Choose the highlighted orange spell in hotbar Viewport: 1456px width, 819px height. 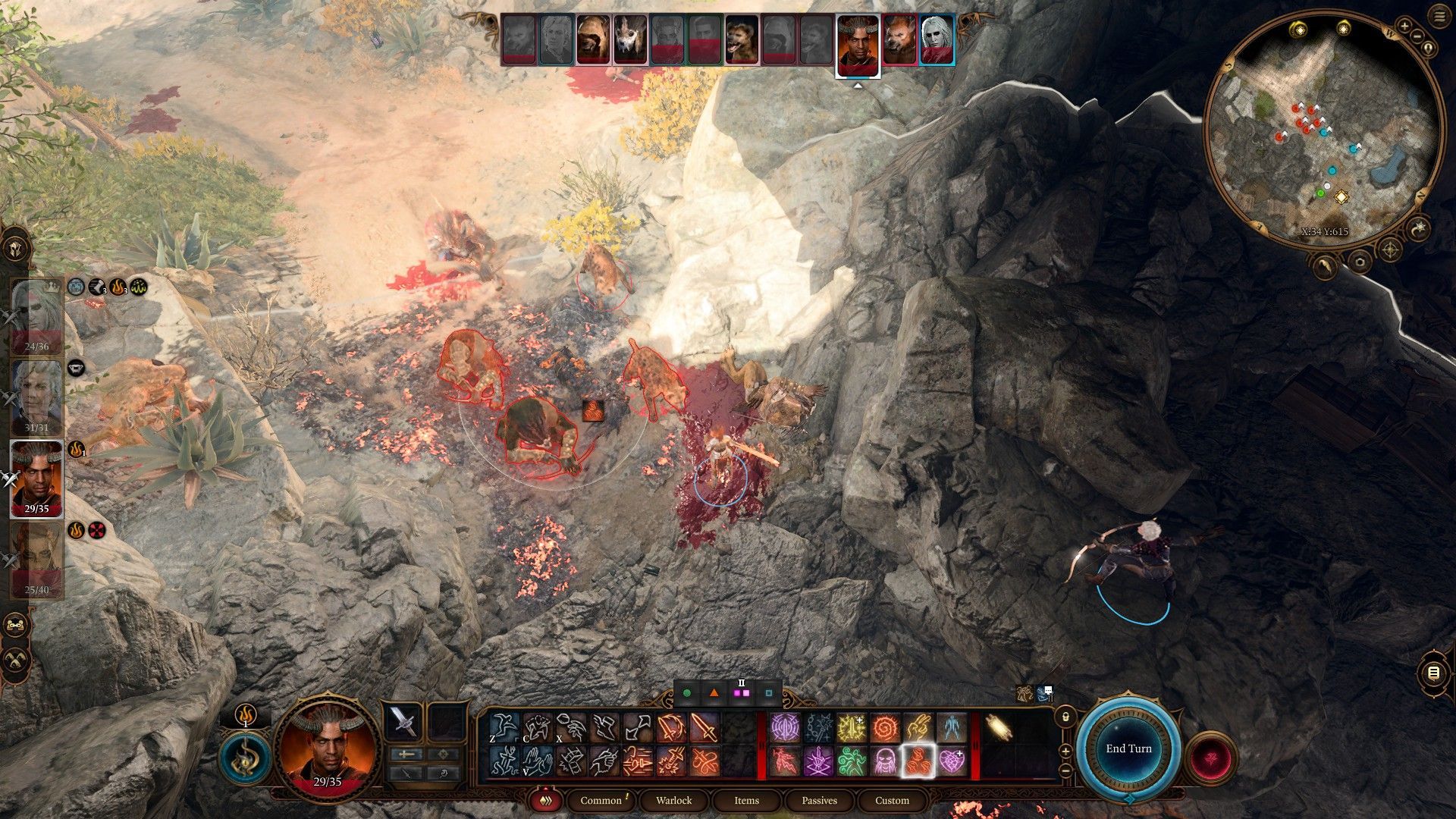918,761
